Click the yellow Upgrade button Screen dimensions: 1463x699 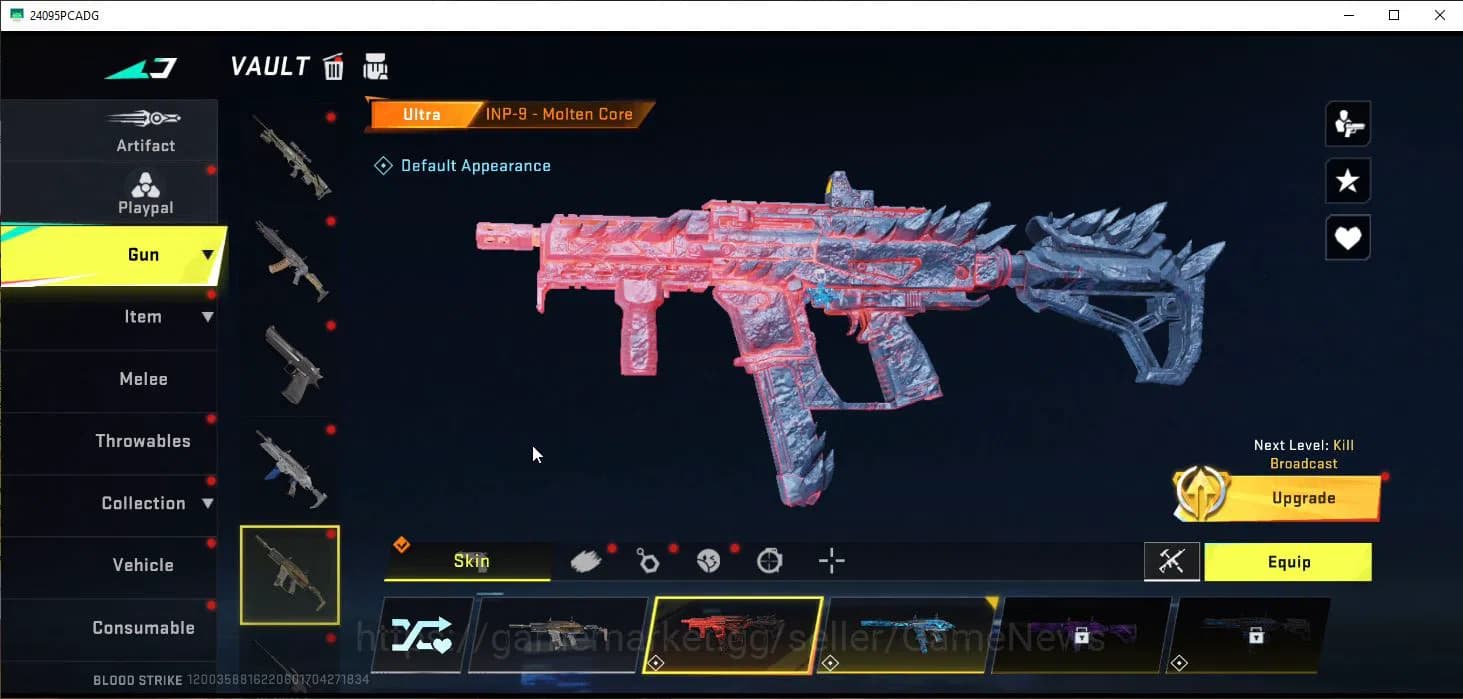point(1302,498)
